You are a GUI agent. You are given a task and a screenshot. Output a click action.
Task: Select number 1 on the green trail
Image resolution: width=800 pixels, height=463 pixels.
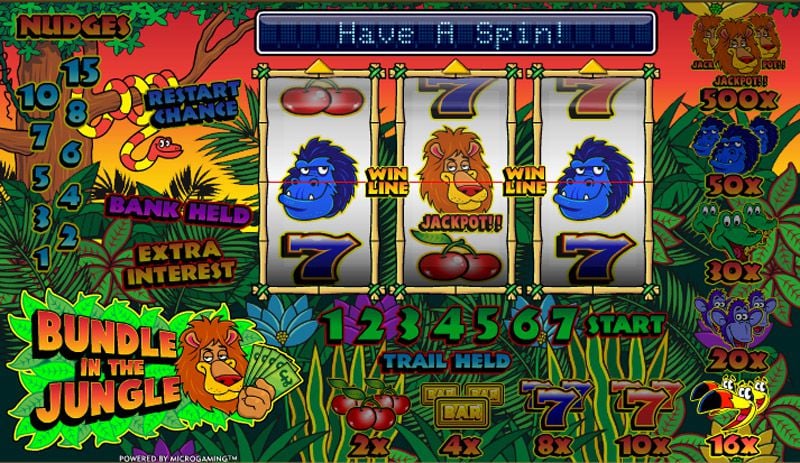tap(334, 324)
